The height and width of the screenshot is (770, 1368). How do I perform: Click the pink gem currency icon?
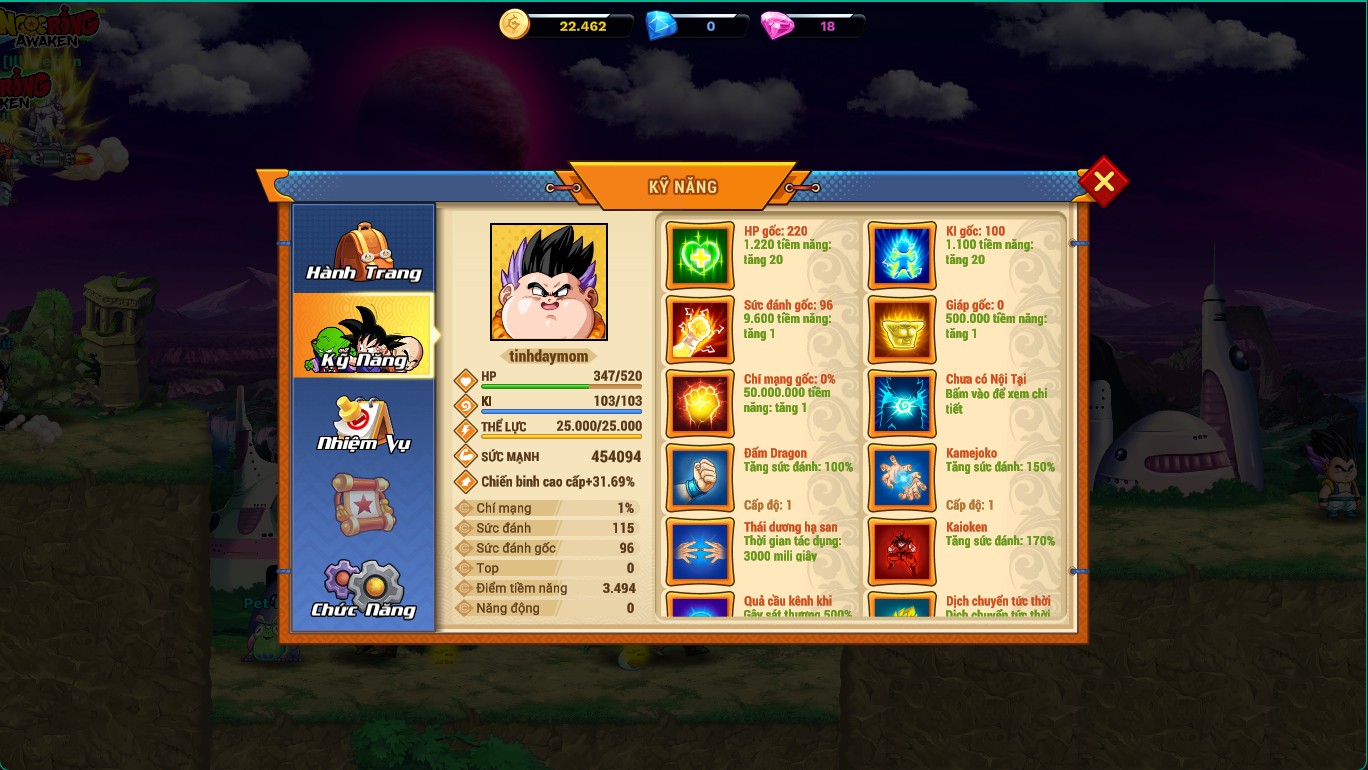(776, 26)
